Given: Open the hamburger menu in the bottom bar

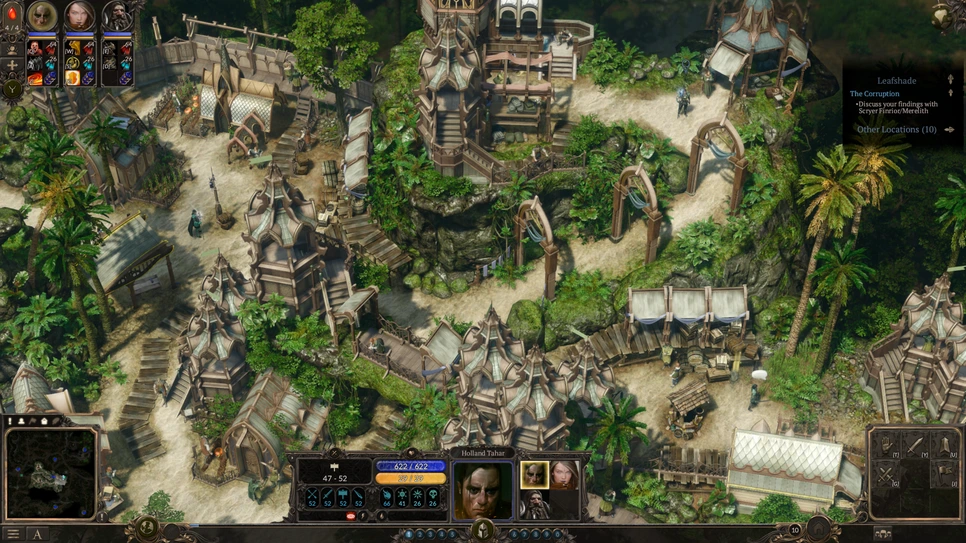Looking at the screenshot, I should point(13,534).
